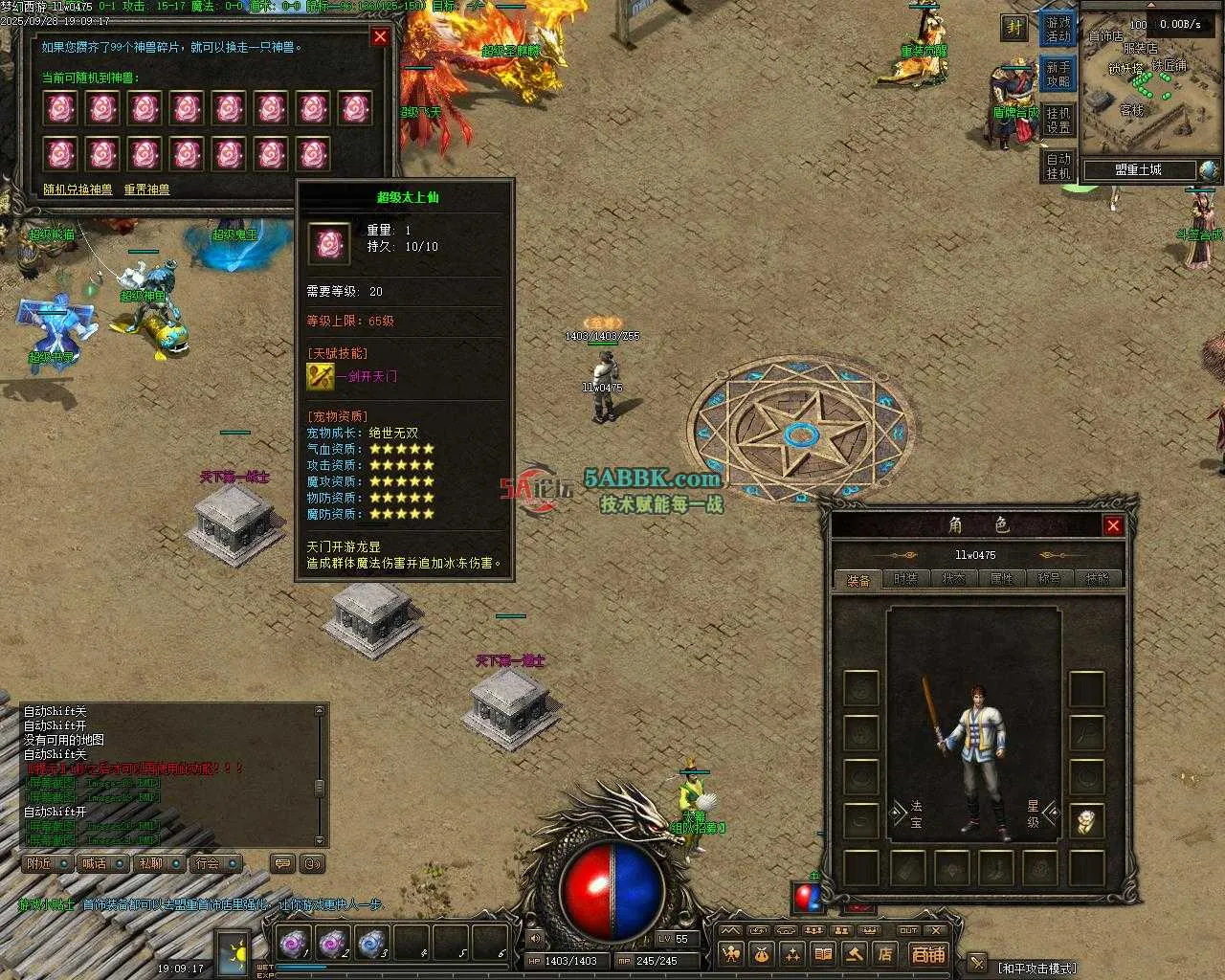The width and height of the screenshot is (1225, 980).
Task: Switch to the 时装 fashion tab
Action: point(905,579)
